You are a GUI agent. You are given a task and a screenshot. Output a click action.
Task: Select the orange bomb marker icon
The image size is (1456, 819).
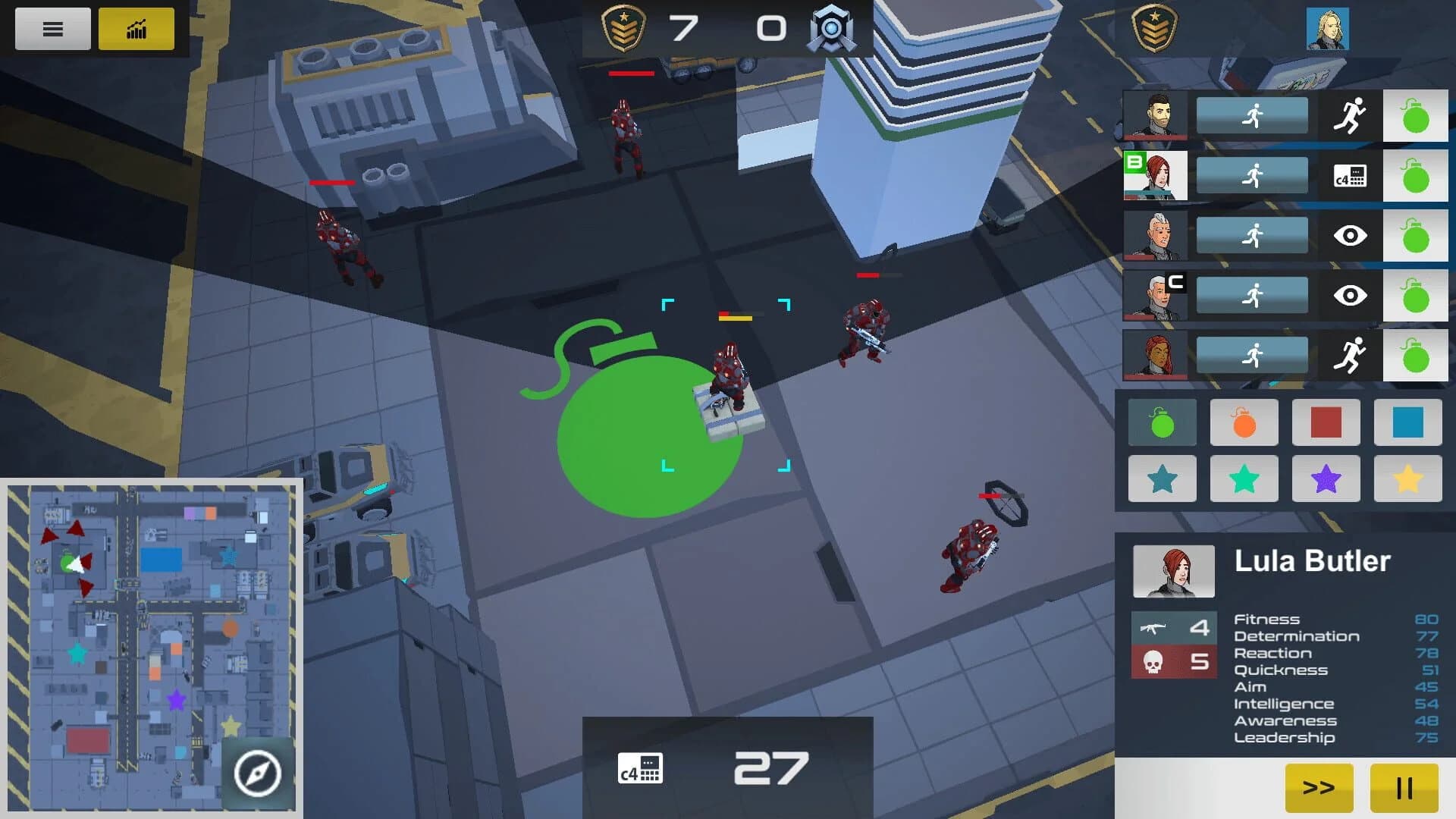tap(1244, 421)
